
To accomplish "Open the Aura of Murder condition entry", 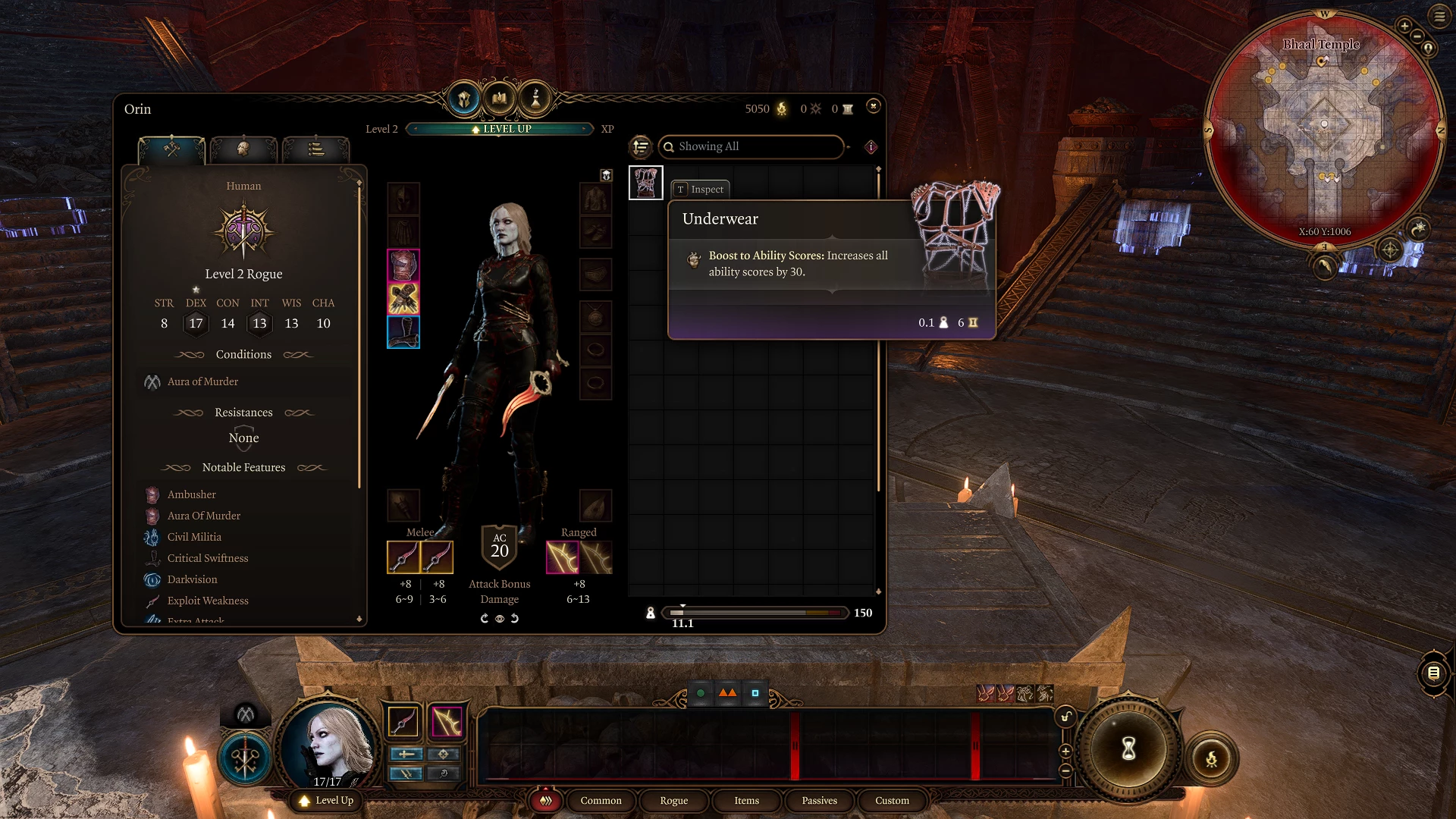I will click(202, 381).
